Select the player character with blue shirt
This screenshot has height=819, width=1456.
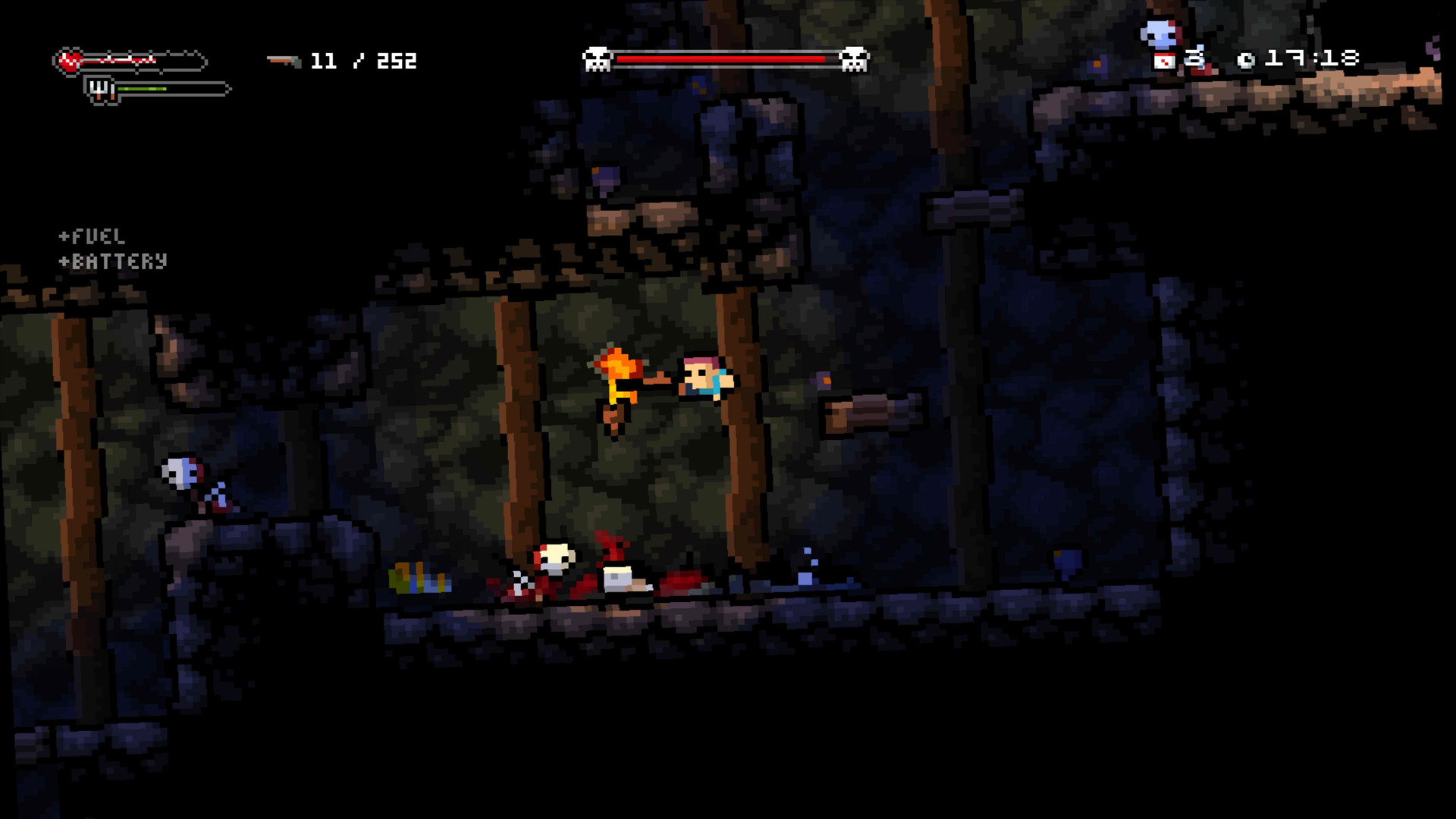pyautogui.click(x=705, y=379)
